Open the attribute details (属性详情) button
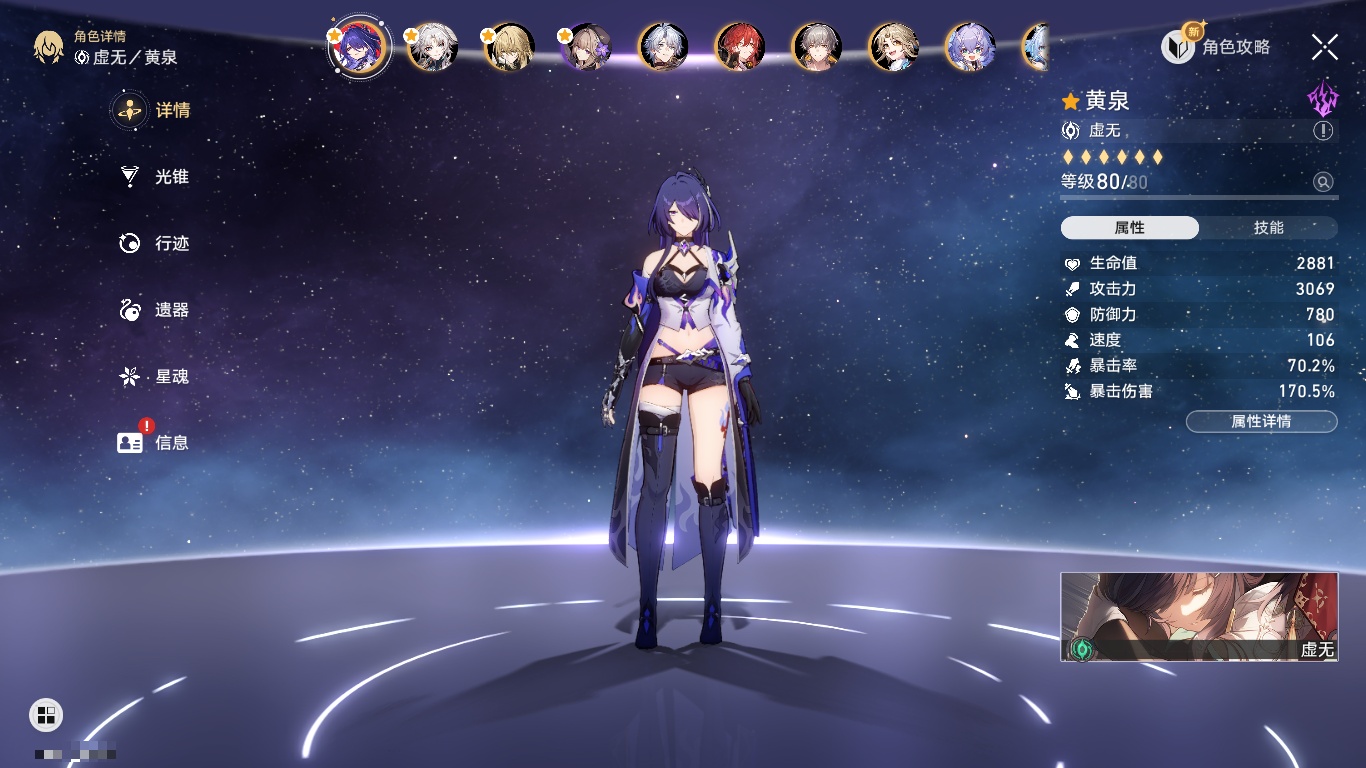Image resolution: width=1366 pixels, height=768 pixels. (x=1261, y=422)
